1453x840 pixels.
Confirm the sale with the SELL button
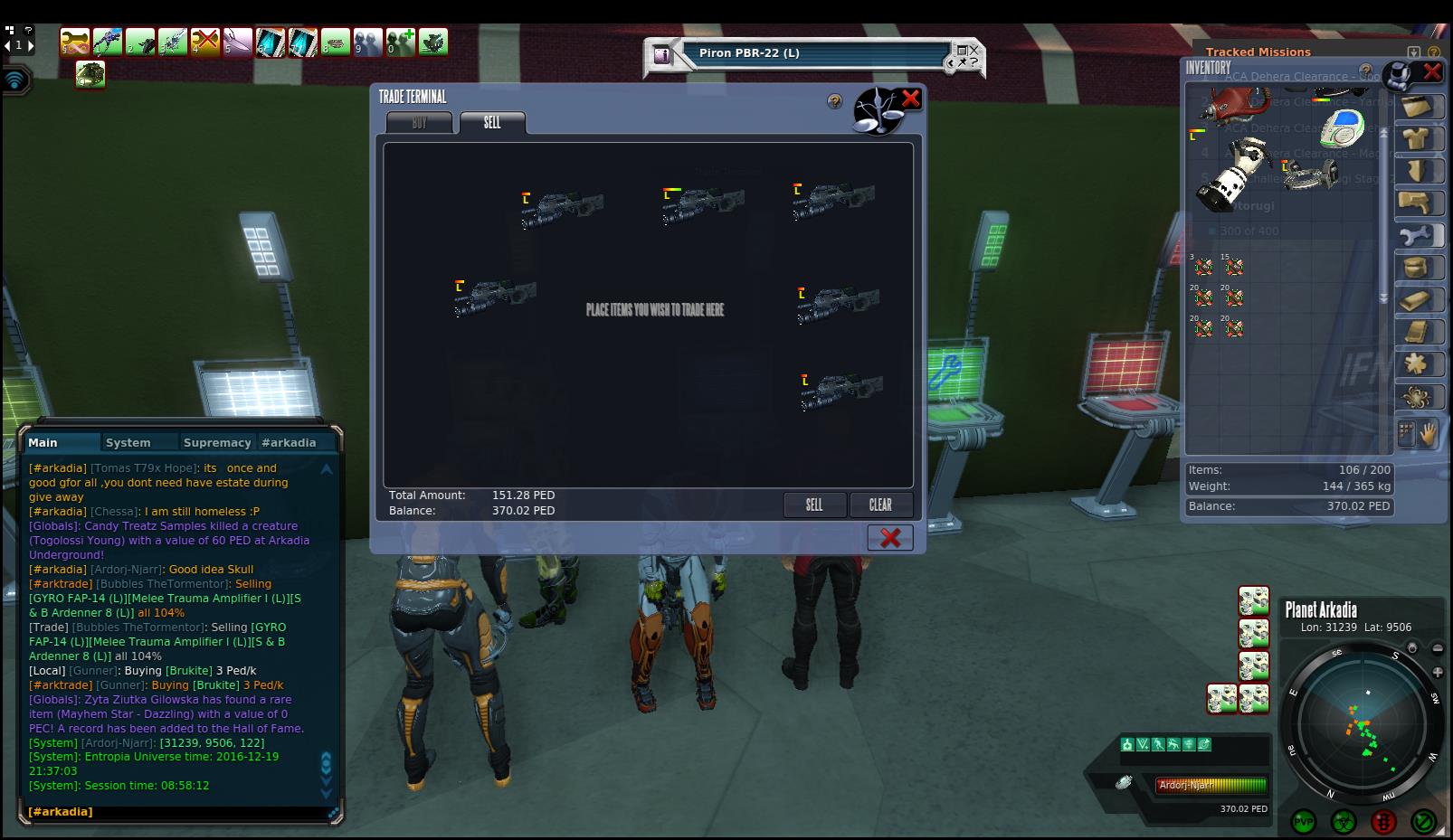point(814,505)
